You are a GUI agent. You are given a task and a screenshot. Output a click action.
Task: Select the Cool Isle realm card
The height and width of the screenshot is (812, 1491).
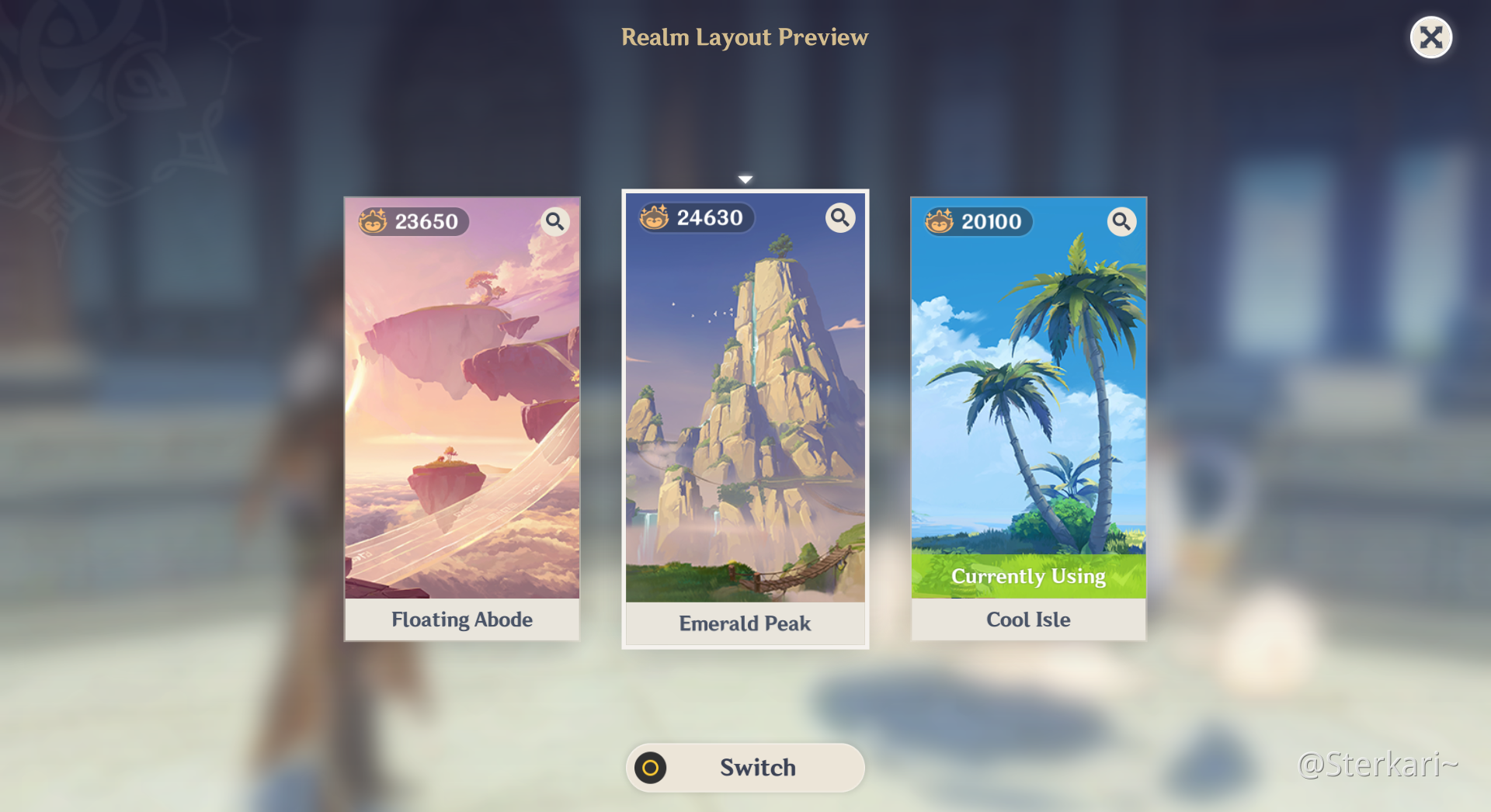click(1028, 419)
